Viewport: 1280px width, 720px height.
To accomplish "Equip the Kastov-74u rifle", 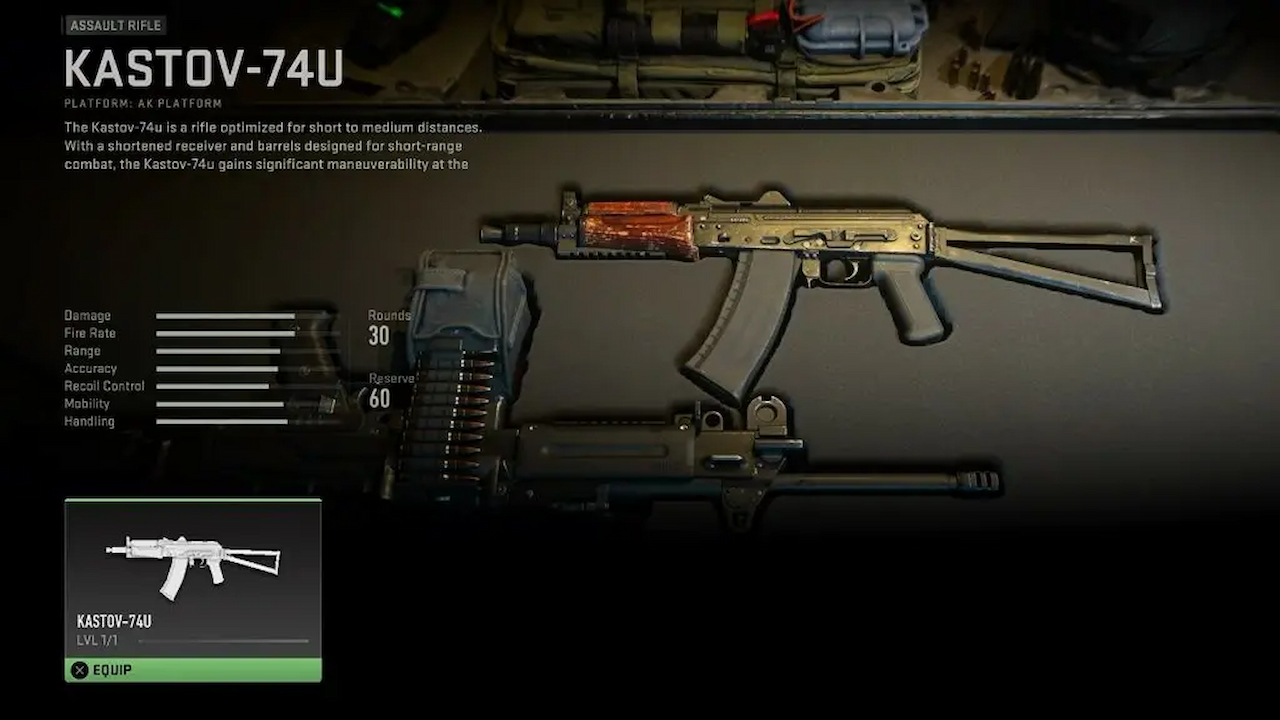I will coord(193,670).
